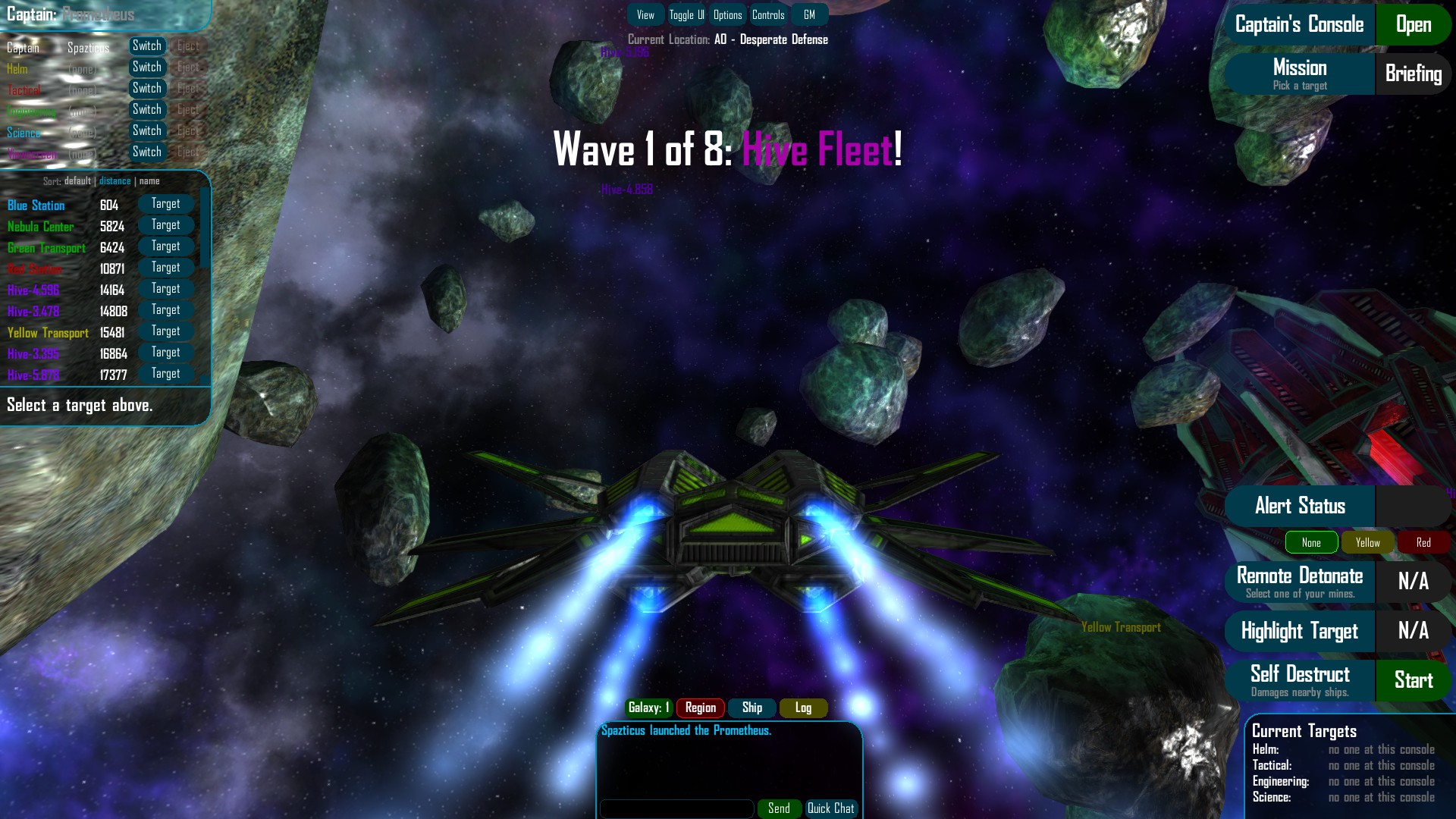This screenshot has height=819, width=1456.
Task: Target the Blue Station
Action: [165, 203]
